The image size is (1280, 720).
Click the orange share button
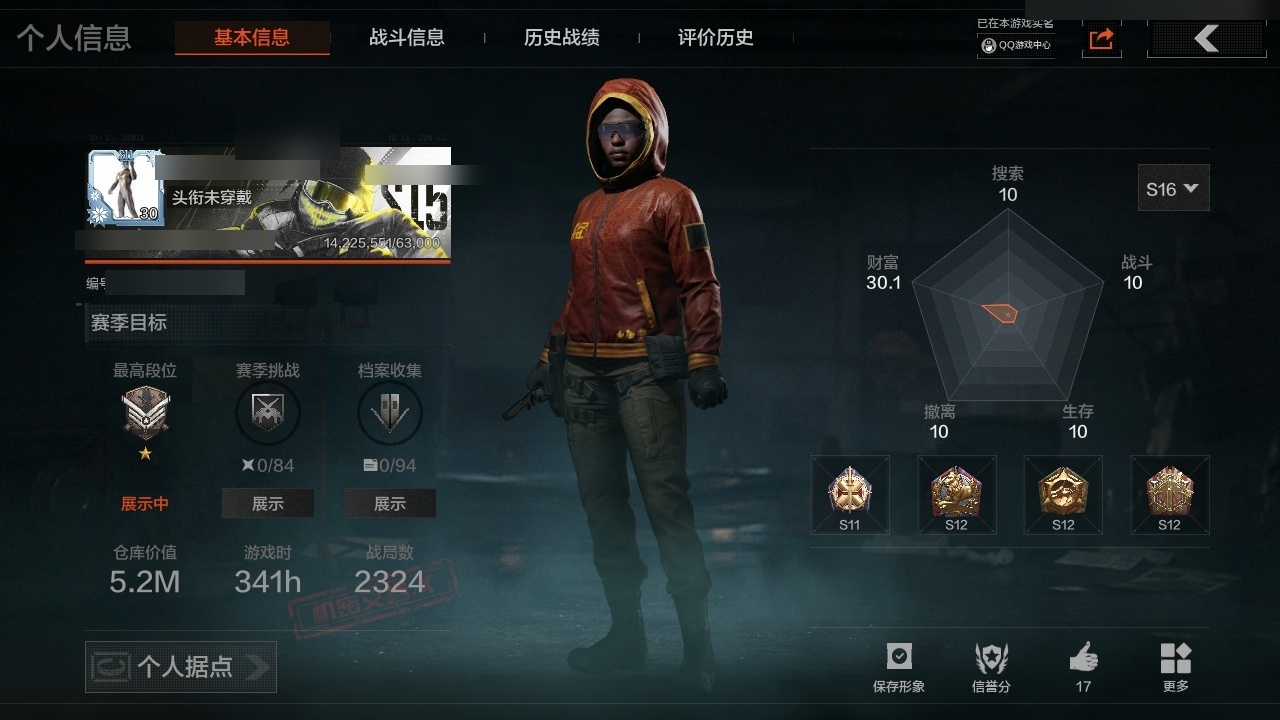1101,39
